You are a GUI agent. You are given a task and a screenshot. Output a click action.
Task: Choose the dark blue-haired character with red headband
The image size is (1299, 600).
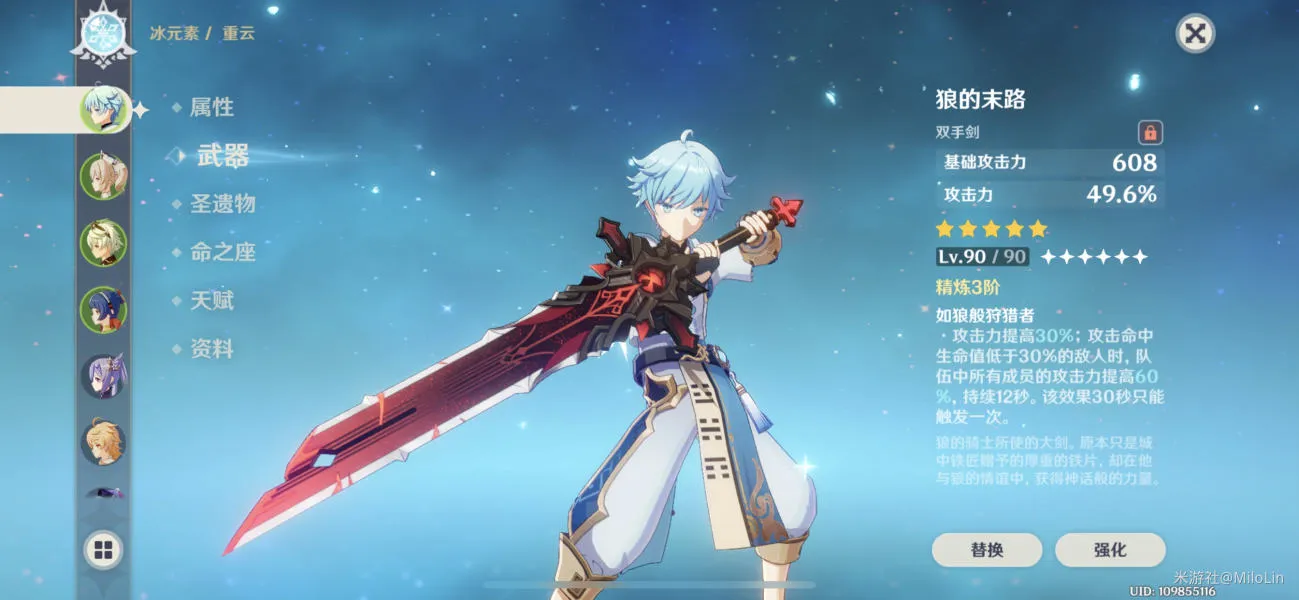click(104, 310)
